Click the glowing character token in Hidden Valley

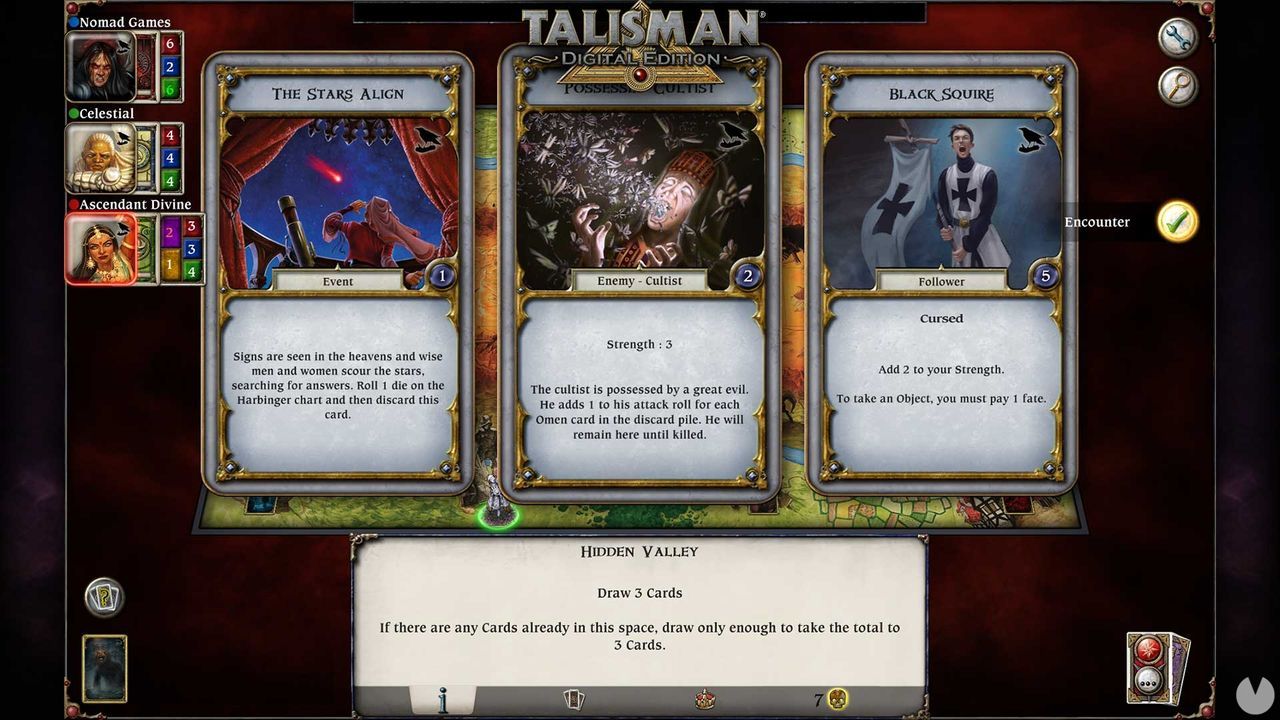[x=497, y=495]
